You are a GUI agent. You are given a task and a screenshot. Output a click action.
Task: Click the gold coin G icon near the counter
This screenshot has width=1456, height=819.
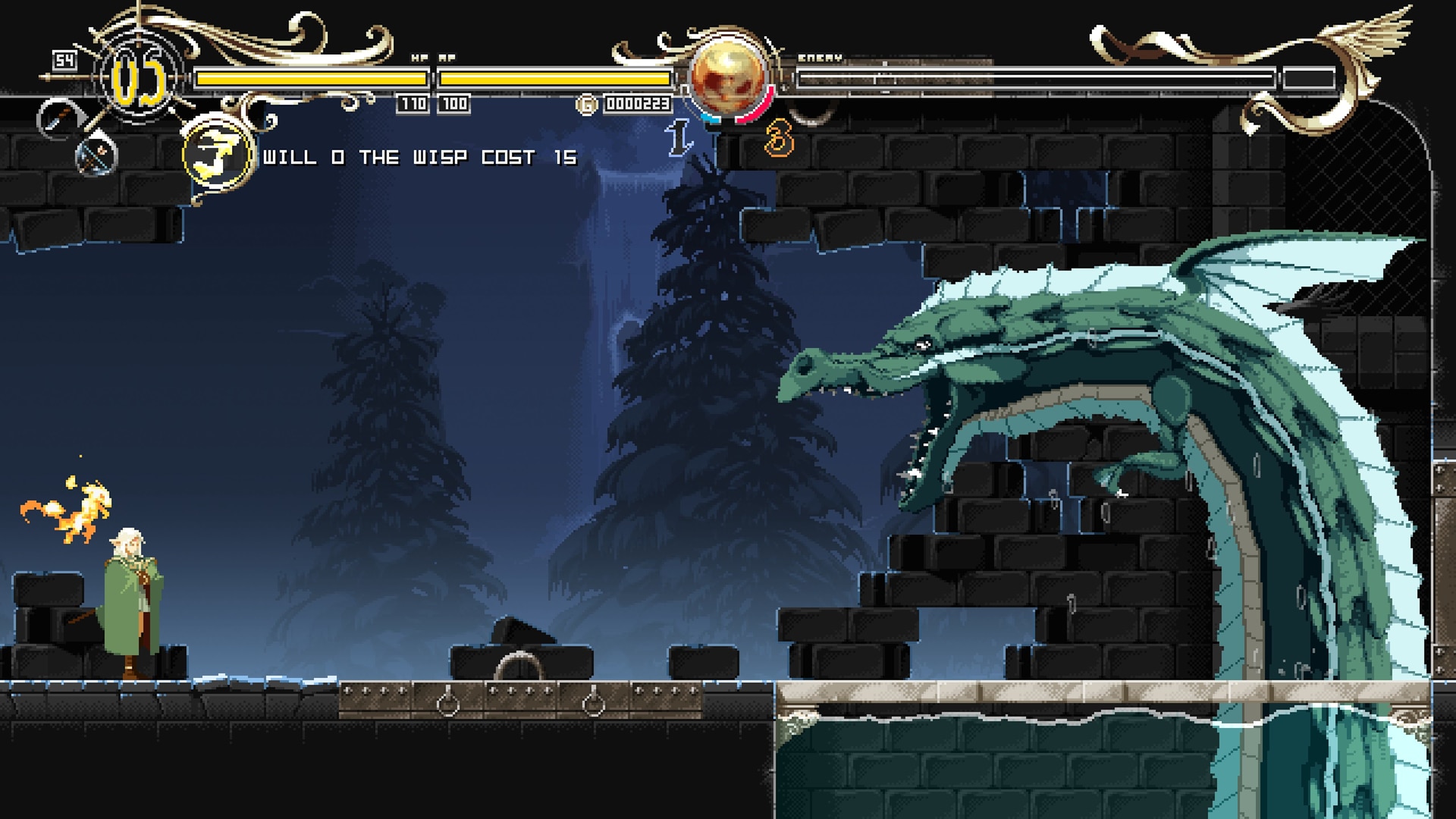point(588,102)
